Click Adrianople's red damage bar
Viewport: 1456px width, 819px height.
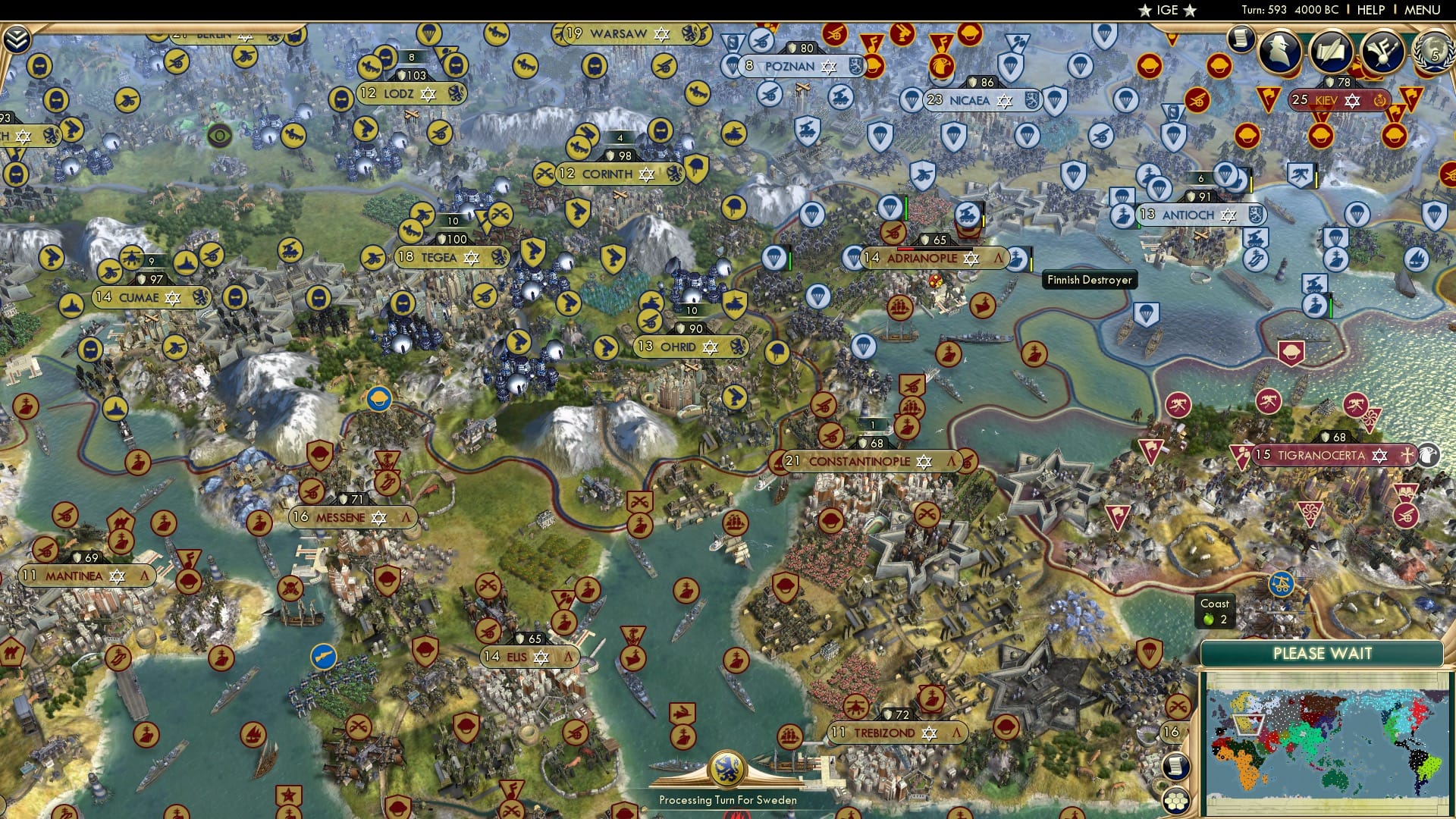coord(907,248)
